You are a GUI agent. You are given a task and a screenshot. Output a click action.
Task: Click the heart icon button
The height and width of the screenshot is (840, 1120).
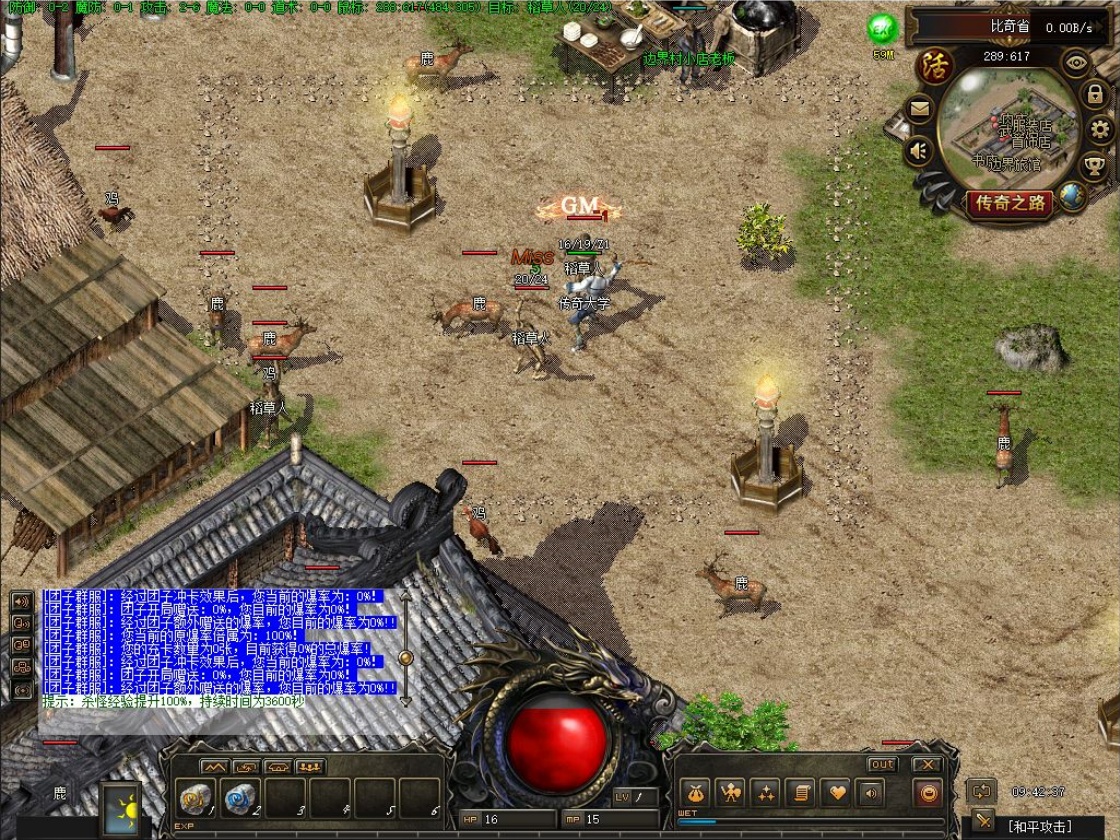pos(835,793)
